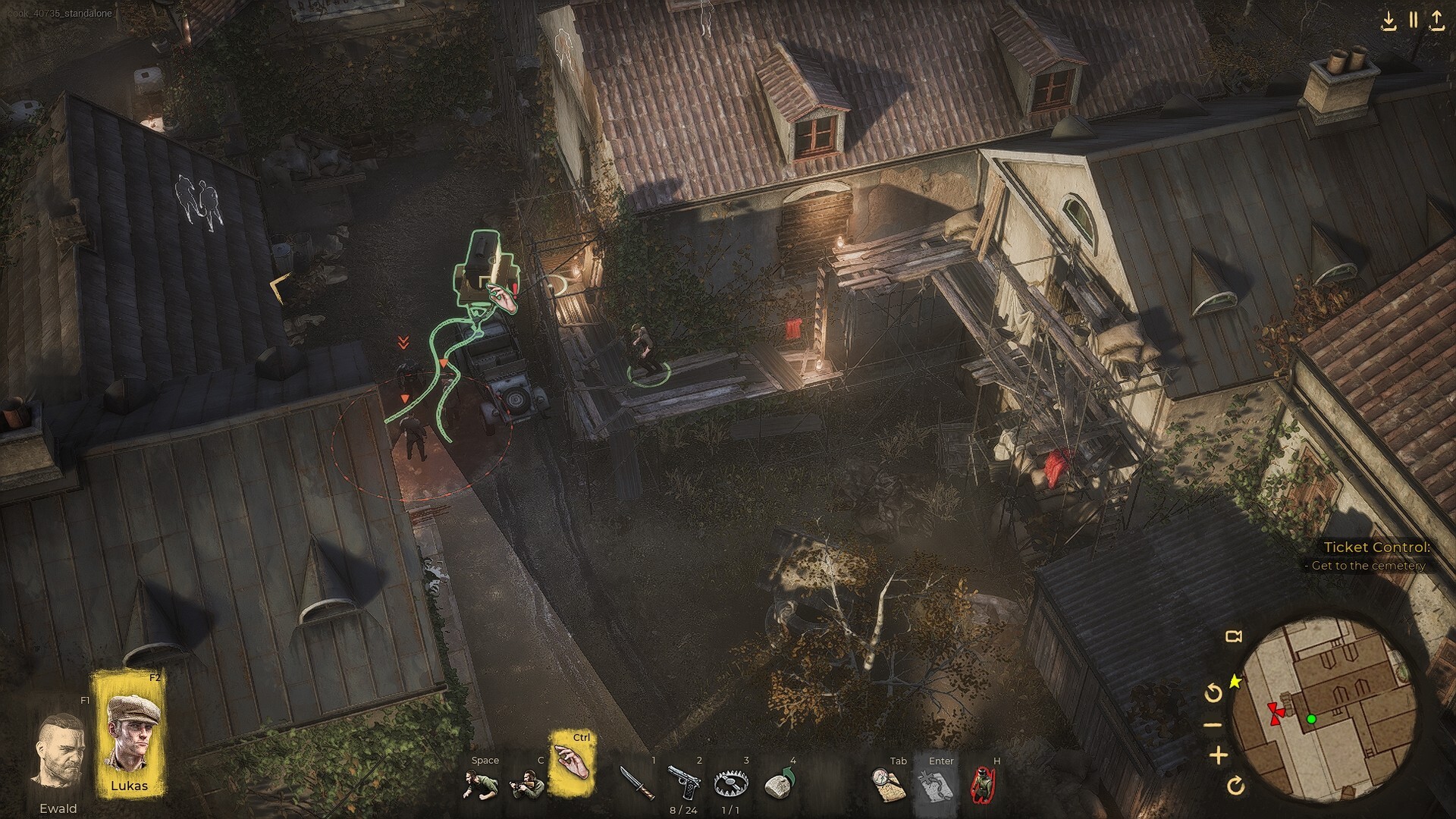Rotate the minimap counterclockwise
Image resolution: width=1456 pixels, height=819 pixels.
1213,693
